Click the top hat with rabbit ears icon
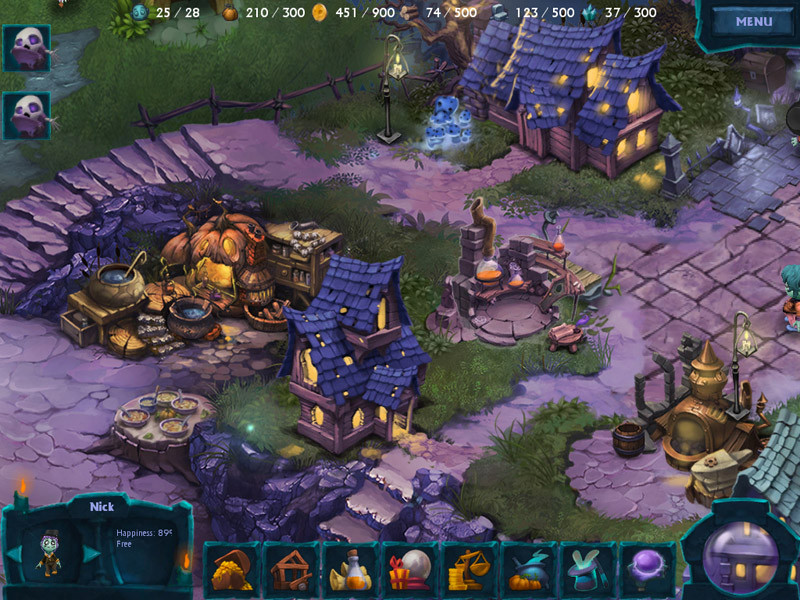Viewport: 800px width, 600px height. click(587, 570)
